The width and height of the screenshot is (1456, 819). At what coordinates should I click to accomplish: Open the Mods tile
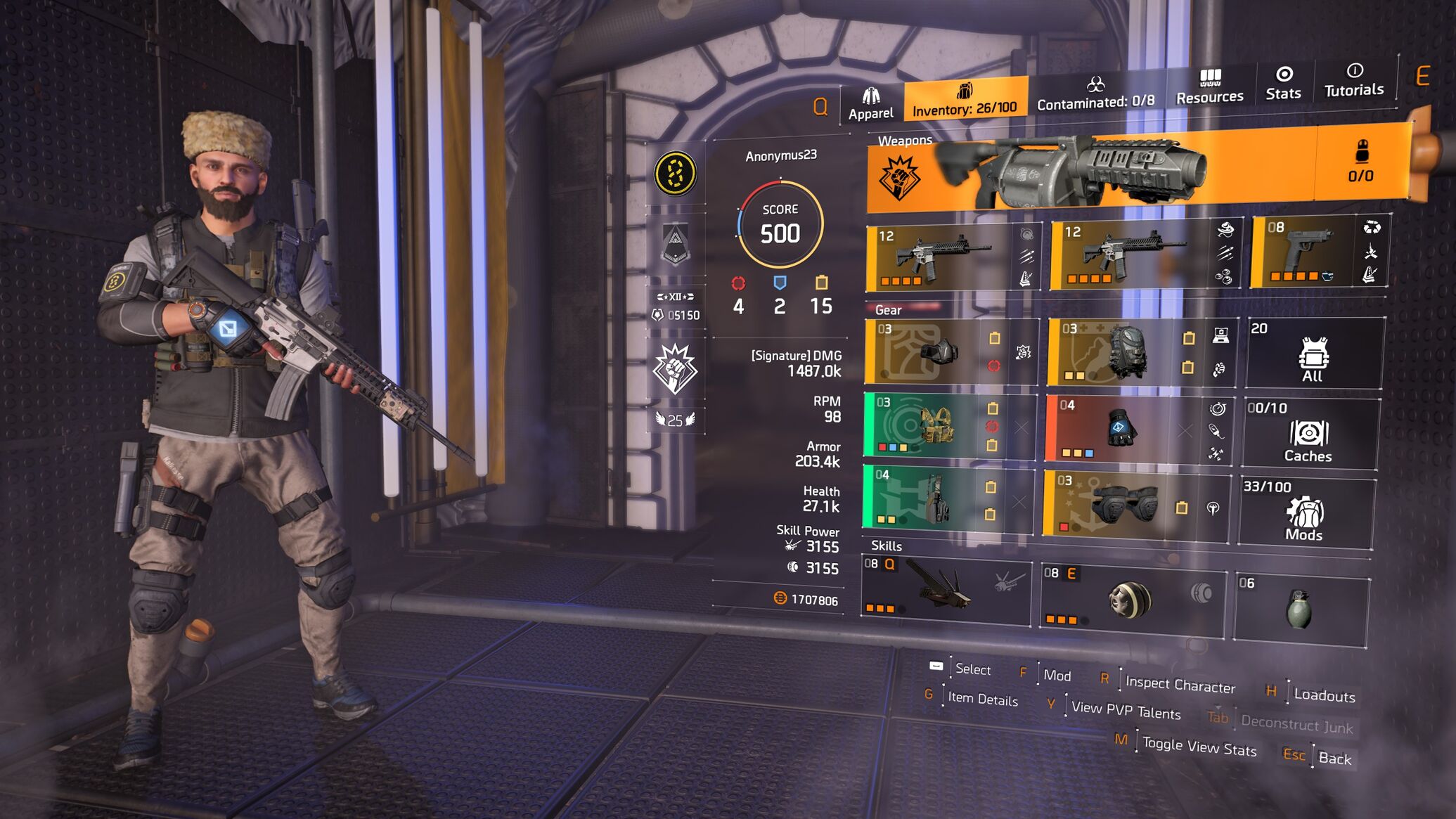coord(1304,513)
